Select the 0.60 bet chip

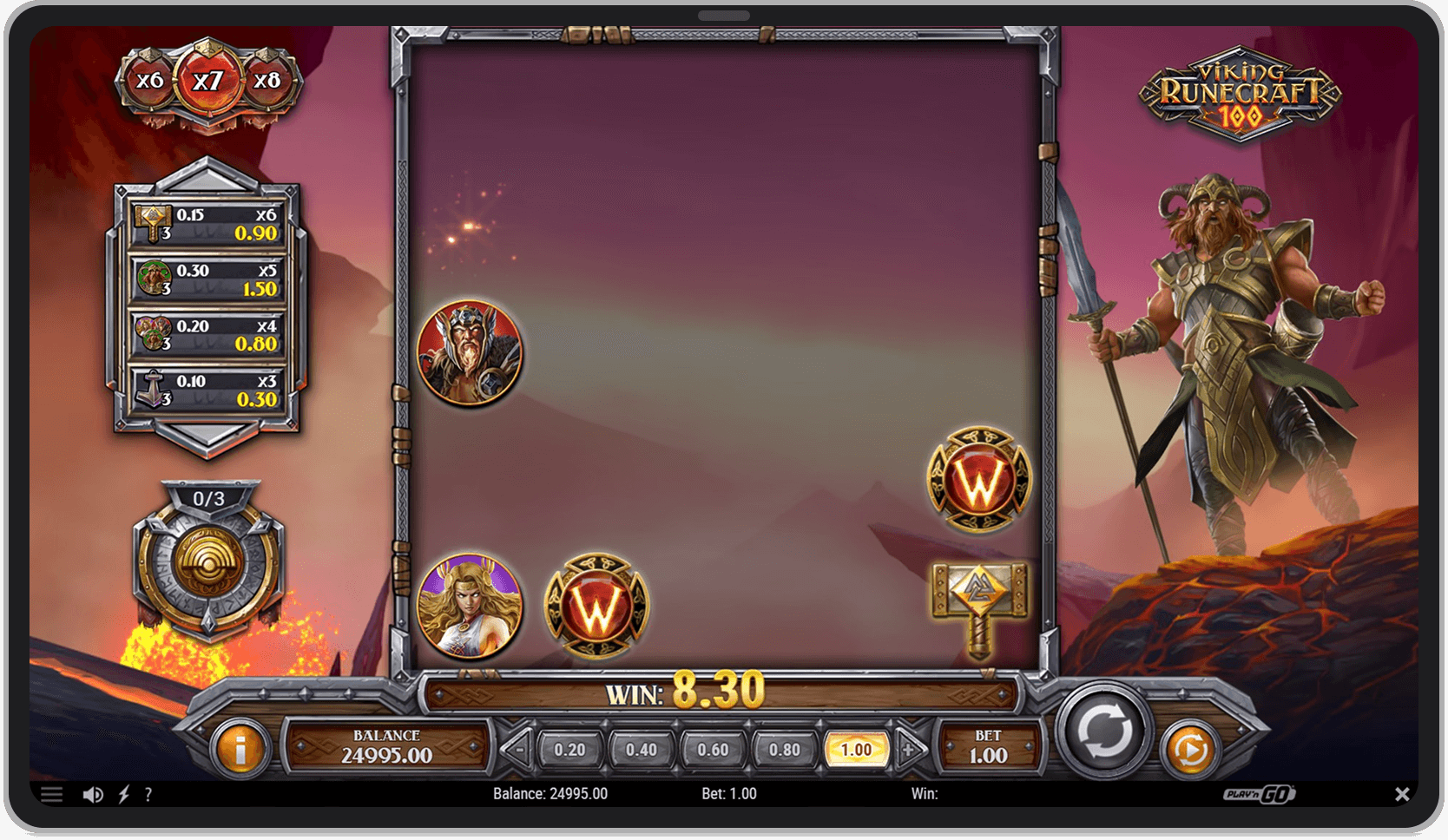(713, 747)
